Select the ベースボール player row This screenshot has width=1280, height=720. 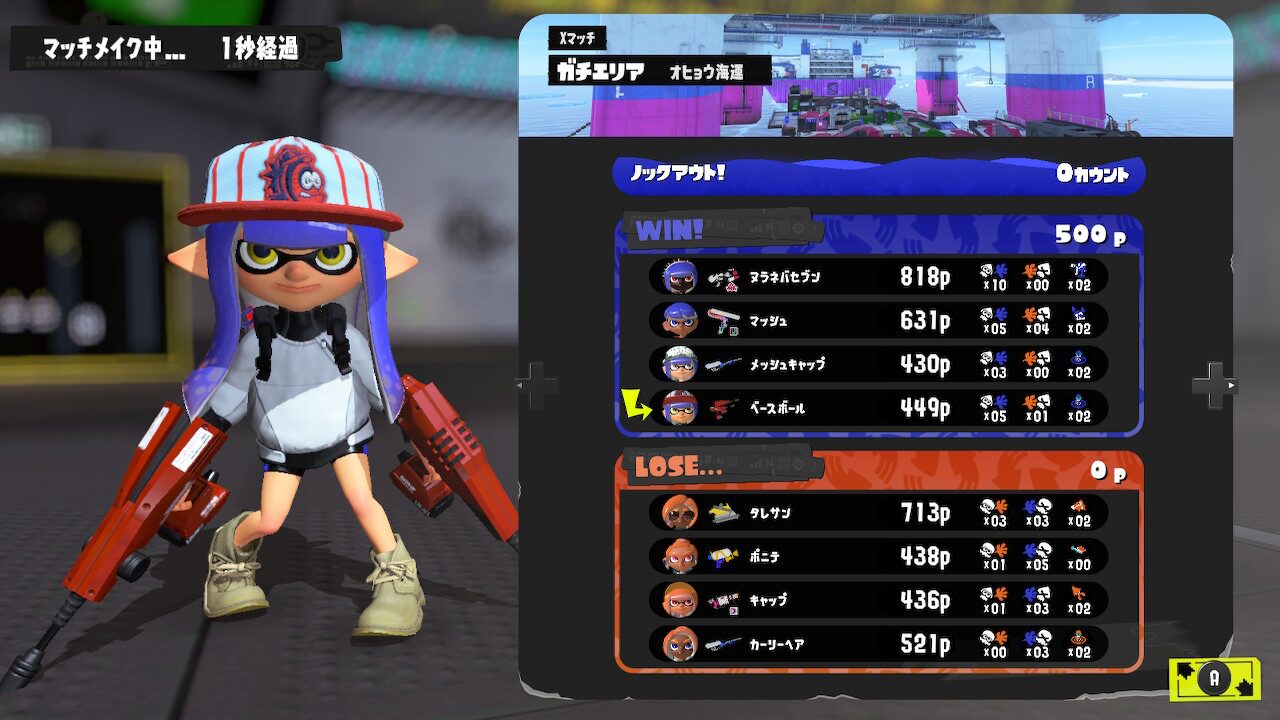pyautogui.click(x=878, y=408)
